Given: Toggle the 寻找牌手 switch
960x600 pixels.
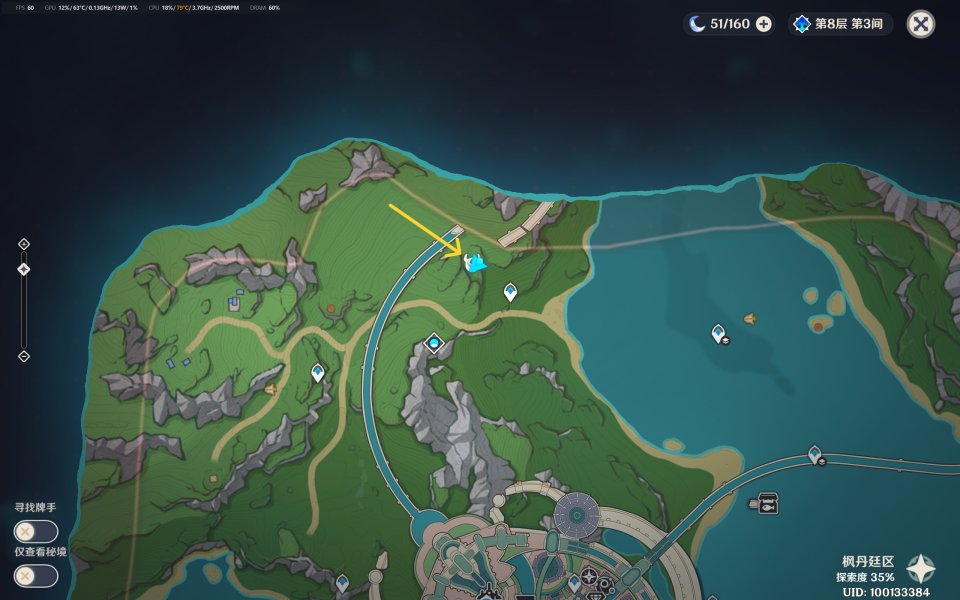Looking at the screenshot, I should [x=35, y=532].
